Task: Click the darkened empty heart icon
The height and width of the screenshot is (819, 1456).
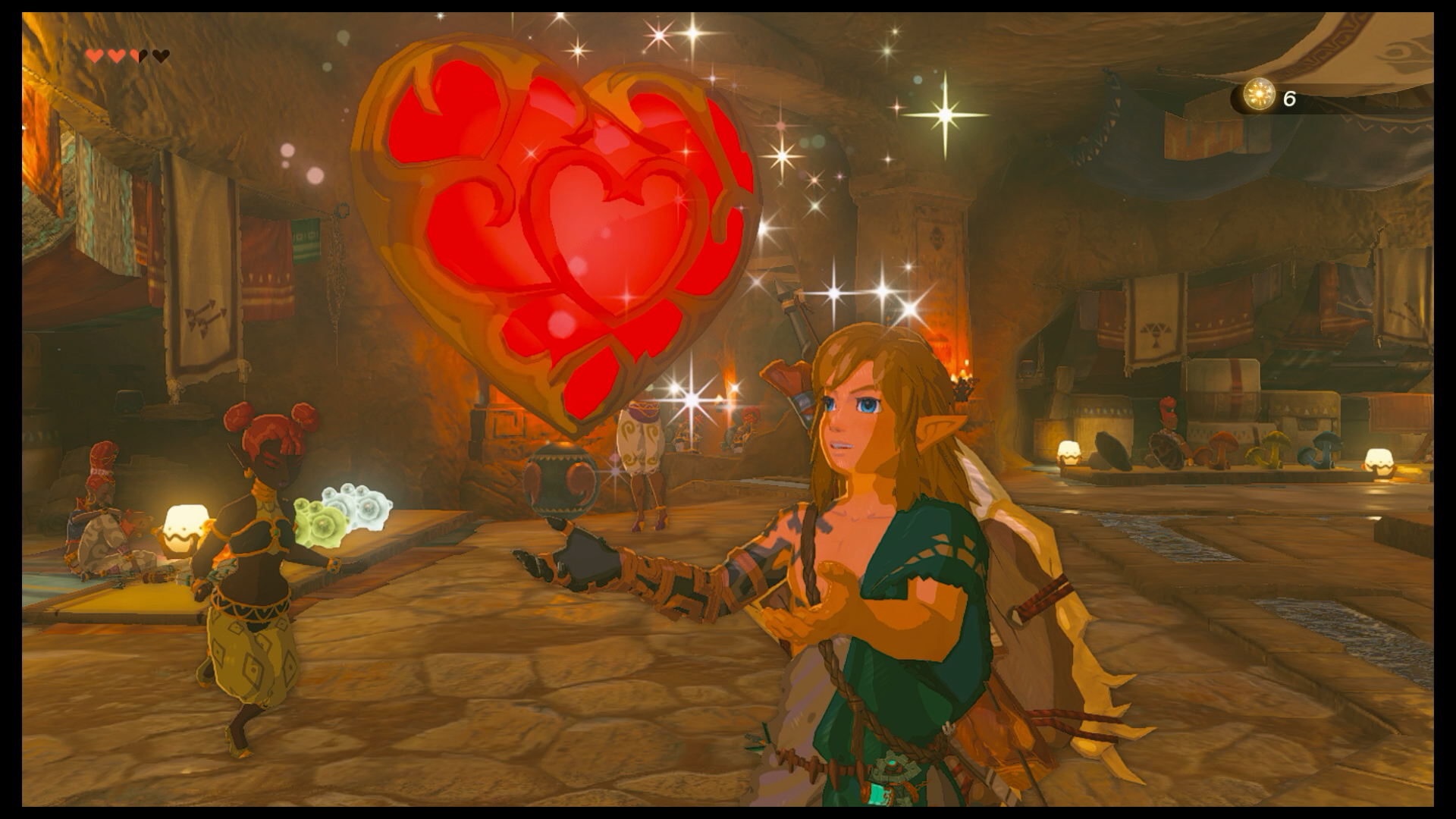Action: click(x=161, y=55)
